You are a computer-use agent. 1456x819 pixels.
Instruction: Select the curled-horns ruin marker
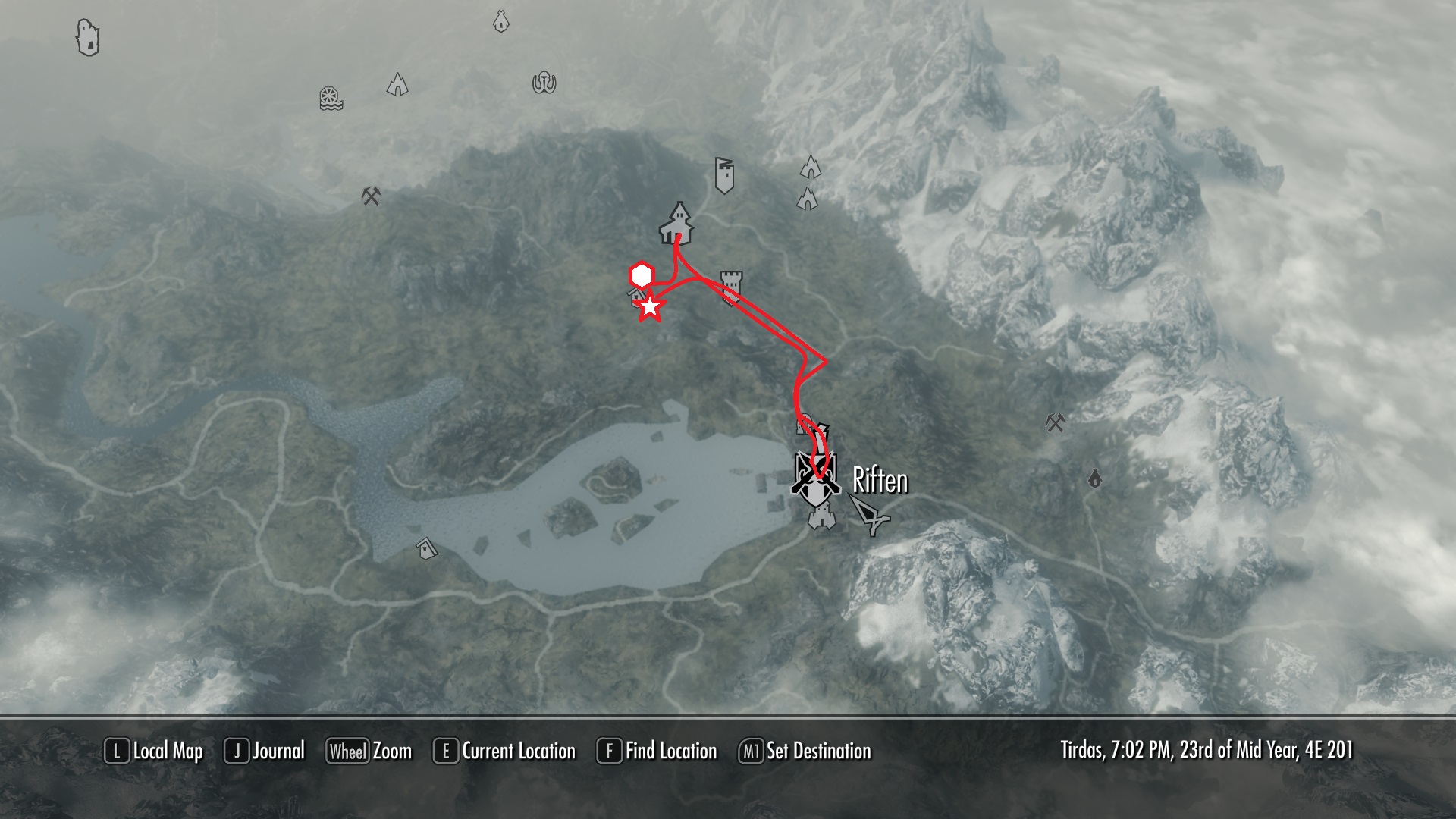pos(544,83)
